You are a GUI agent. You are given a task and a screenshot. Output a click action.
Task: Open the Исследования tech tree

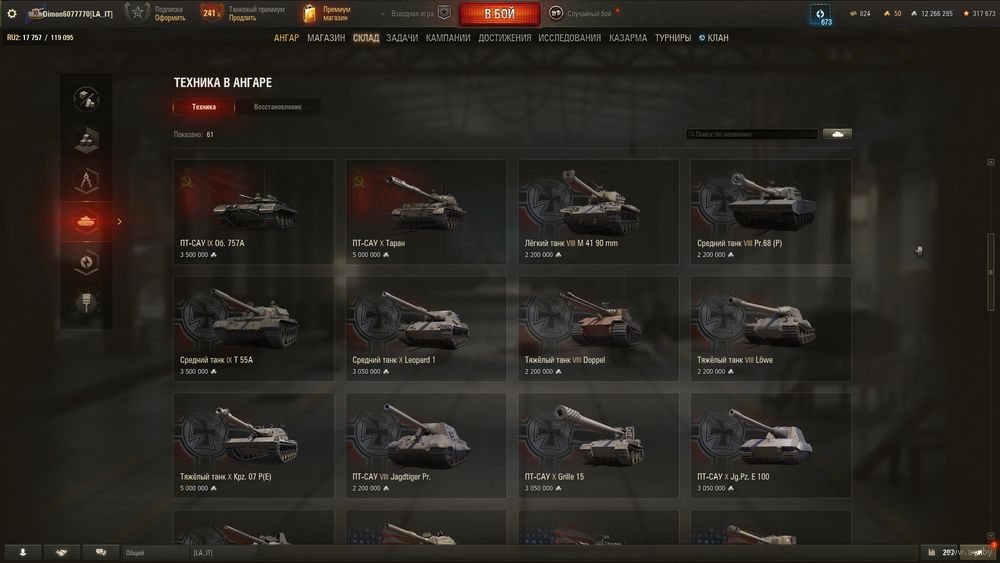(570, 38)
